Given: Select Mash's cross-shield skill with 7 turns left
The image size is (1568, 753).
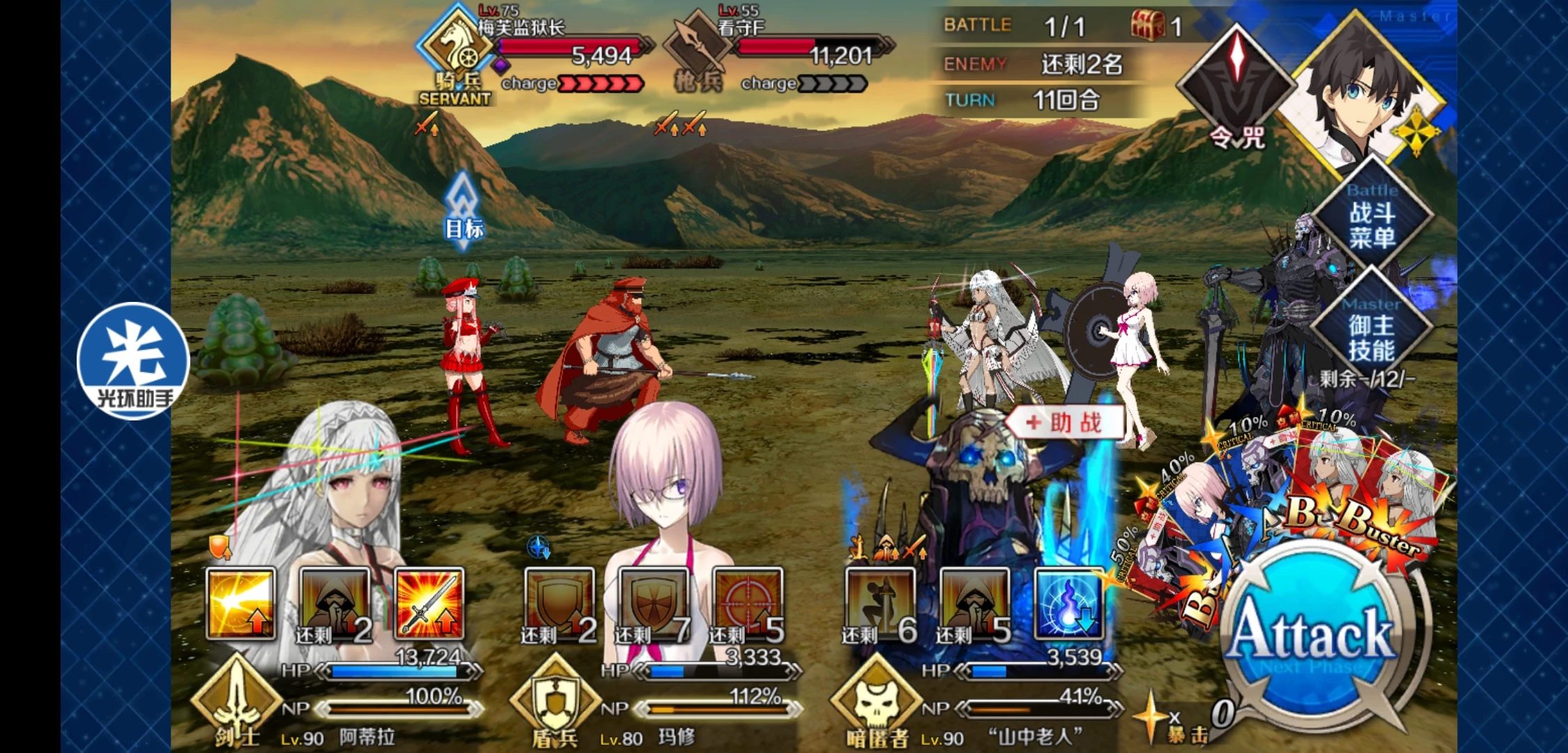Looking at the screenshot, I should (653, 603).
